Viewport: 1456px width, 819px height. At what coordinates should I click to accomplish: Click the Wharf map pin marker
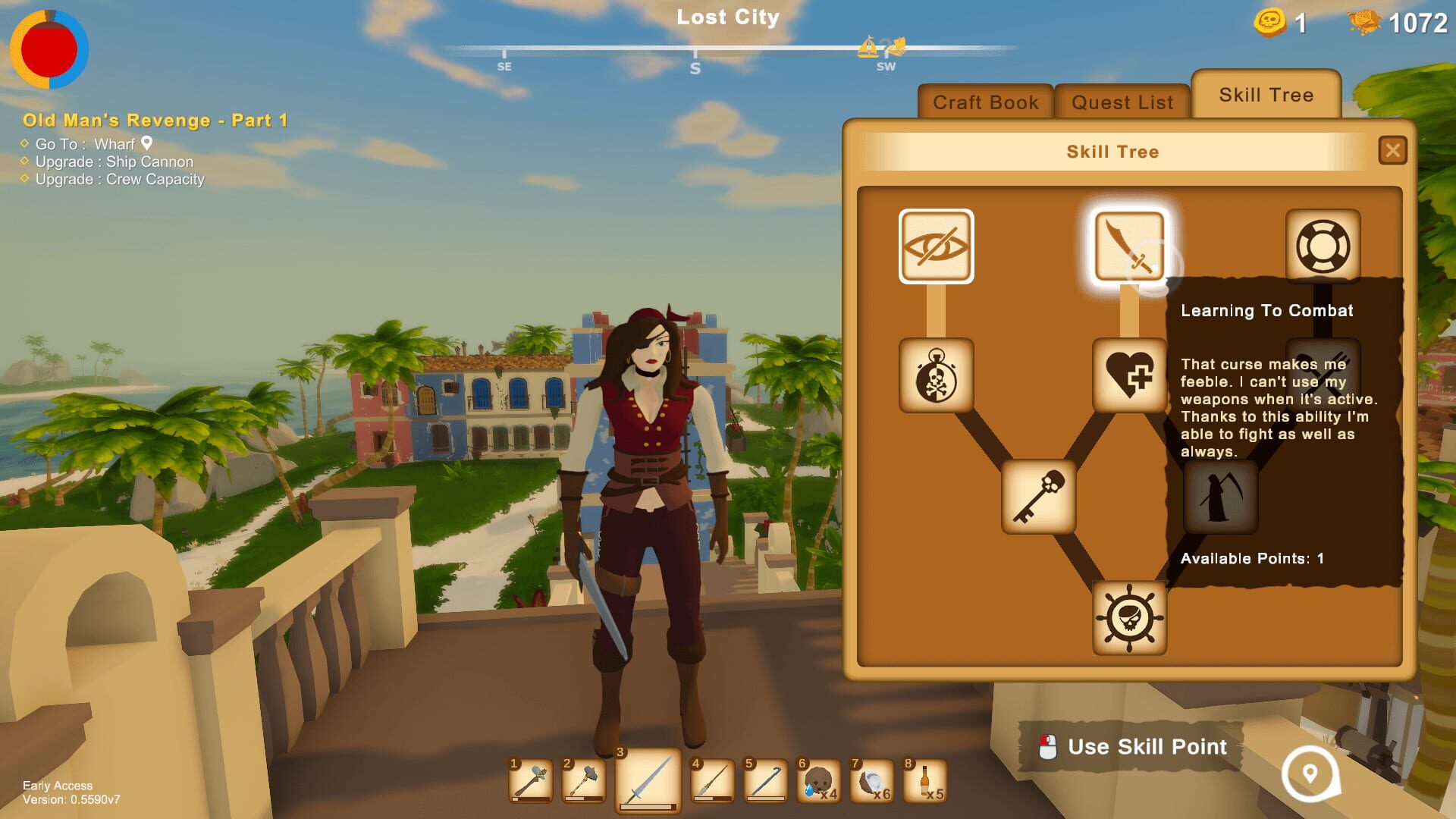pyautogui.click(x=146, y=143)
